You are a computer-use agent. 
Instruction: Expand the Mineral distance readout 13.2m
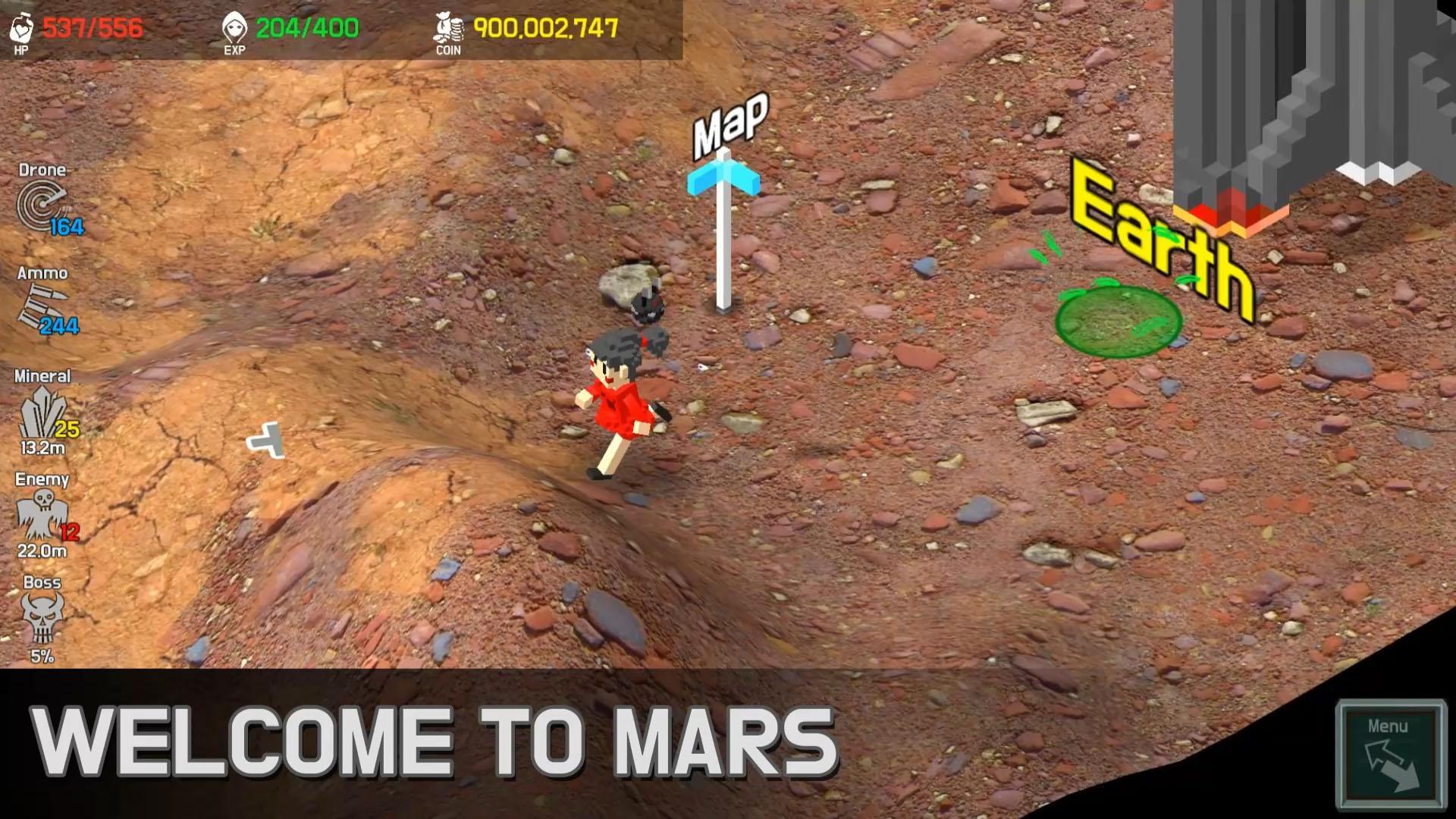click(x=42, y=448)
